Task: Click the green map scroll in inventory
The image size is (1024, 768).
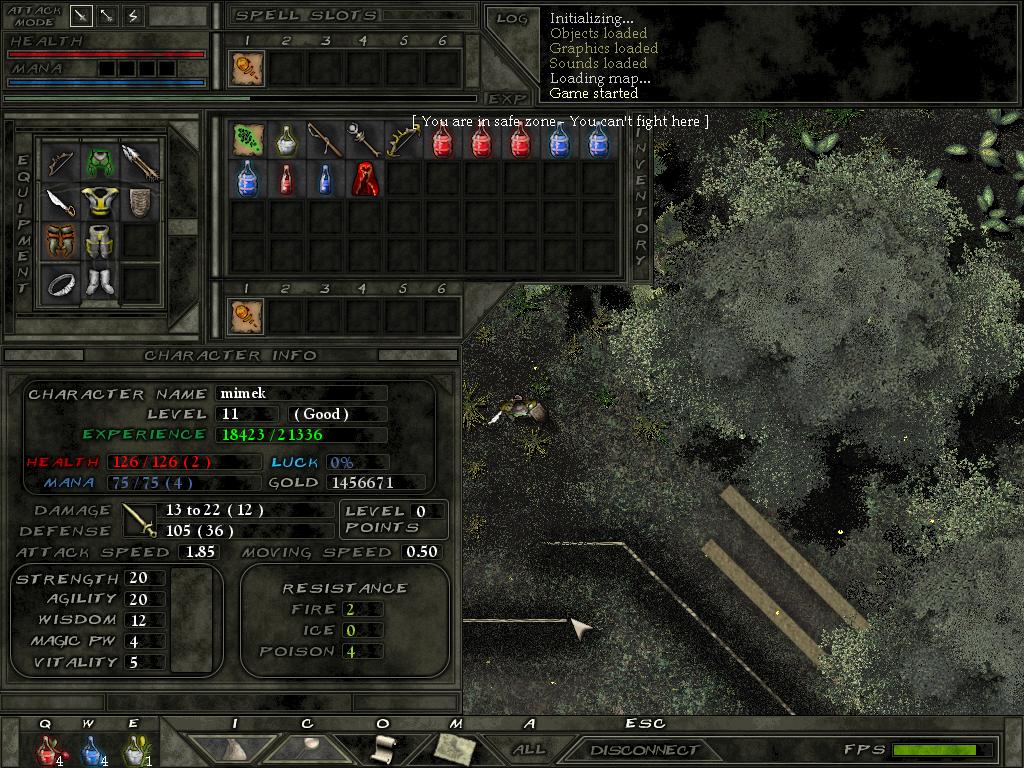Action: click(x=247, y=140)
